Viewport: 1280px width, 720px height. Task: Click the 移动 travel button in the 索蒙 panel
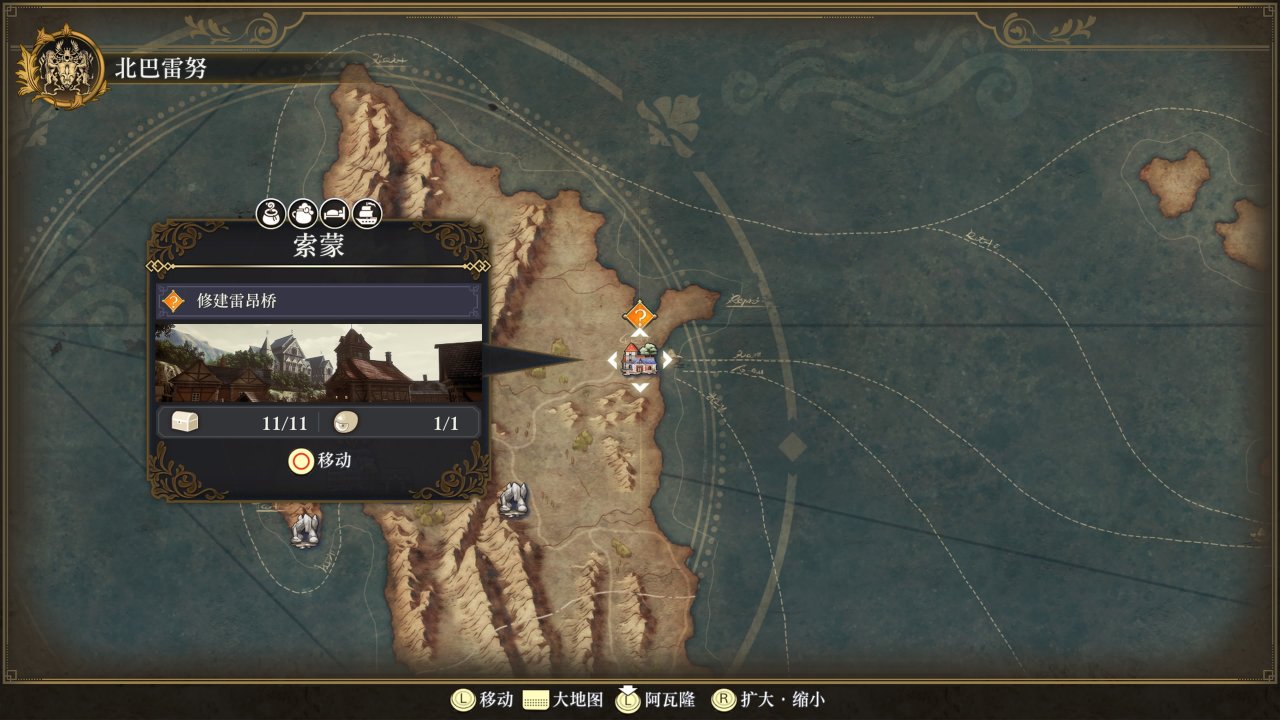tap(320, 461)
